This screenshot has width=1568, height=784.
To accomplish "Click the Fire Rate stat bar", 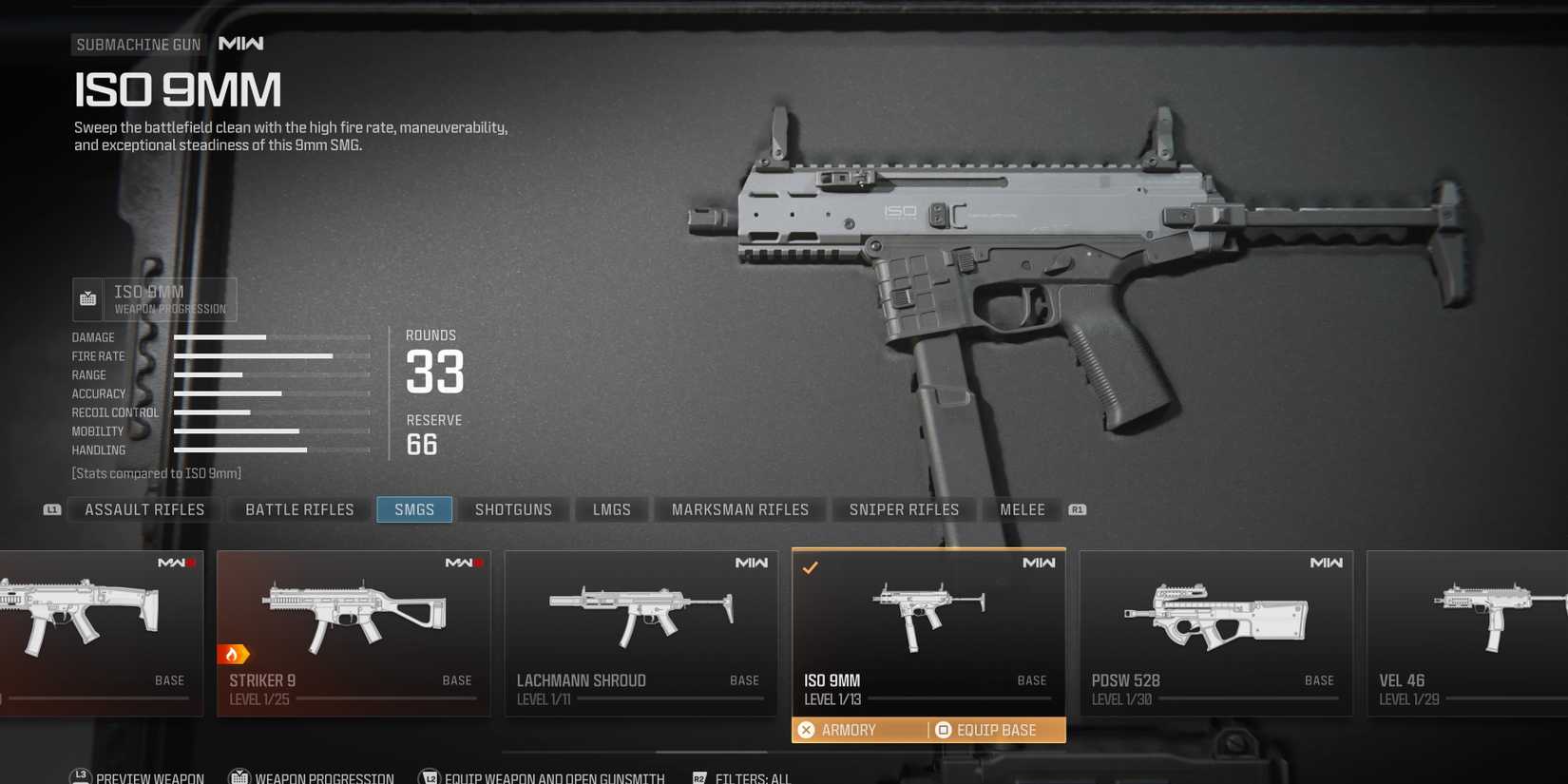I will pos(254,355).
